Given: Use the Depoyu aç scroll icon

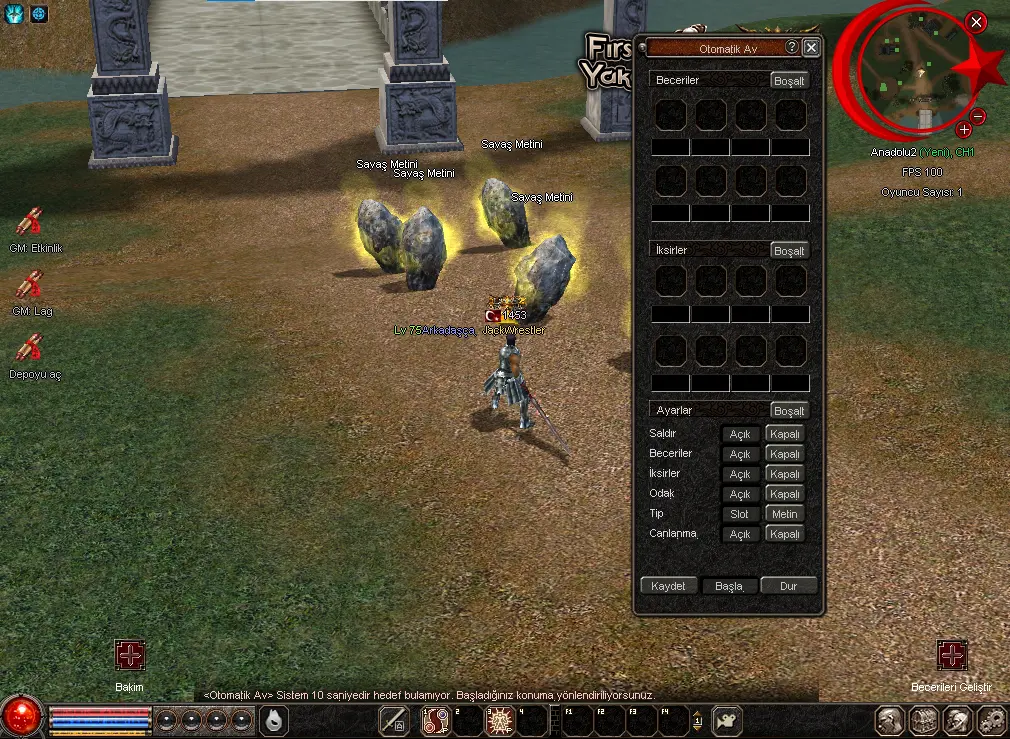Looking at the screenshot, I should (30, 348).
